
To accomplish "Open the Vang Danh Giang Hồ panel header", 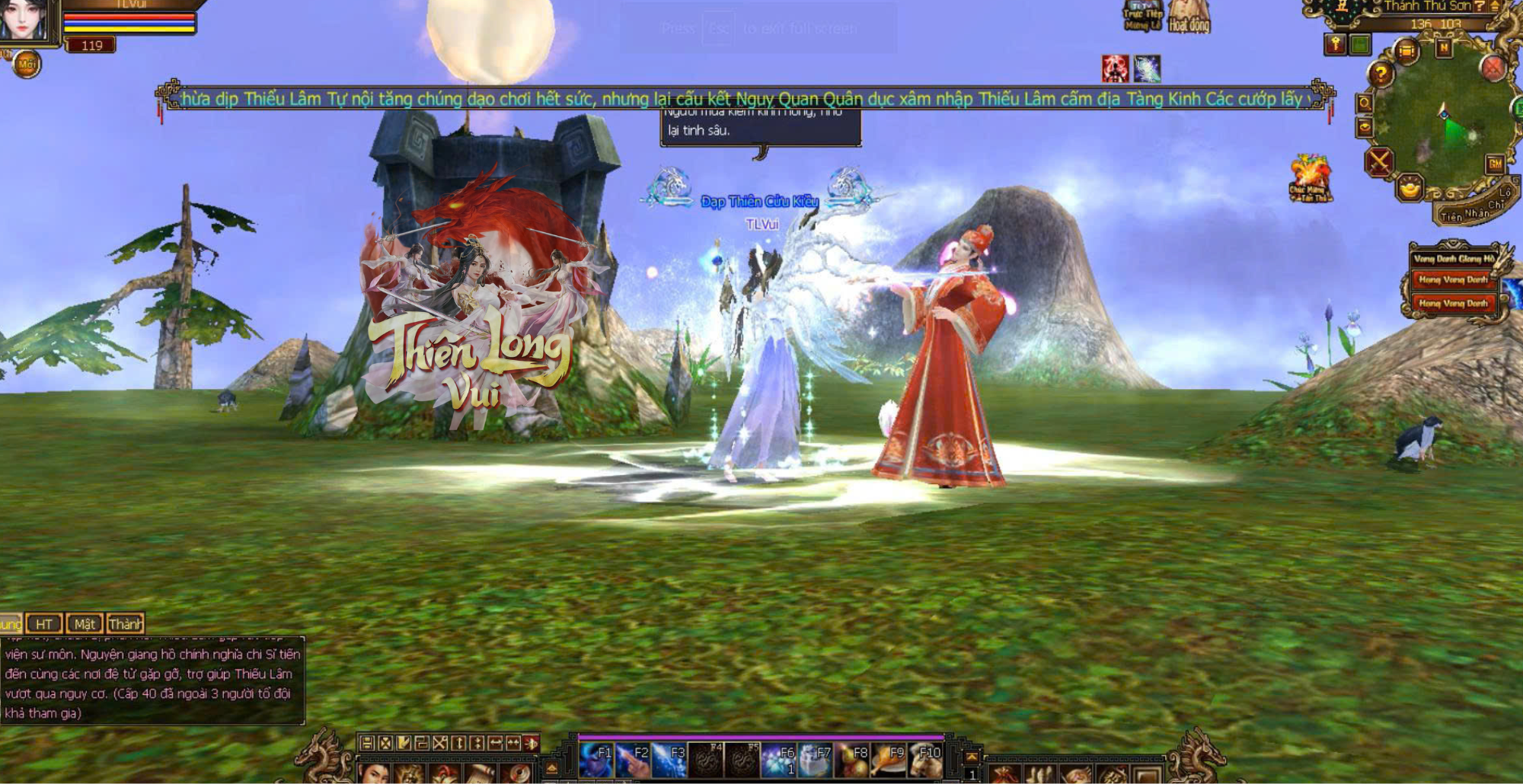I will point(1453,259).
